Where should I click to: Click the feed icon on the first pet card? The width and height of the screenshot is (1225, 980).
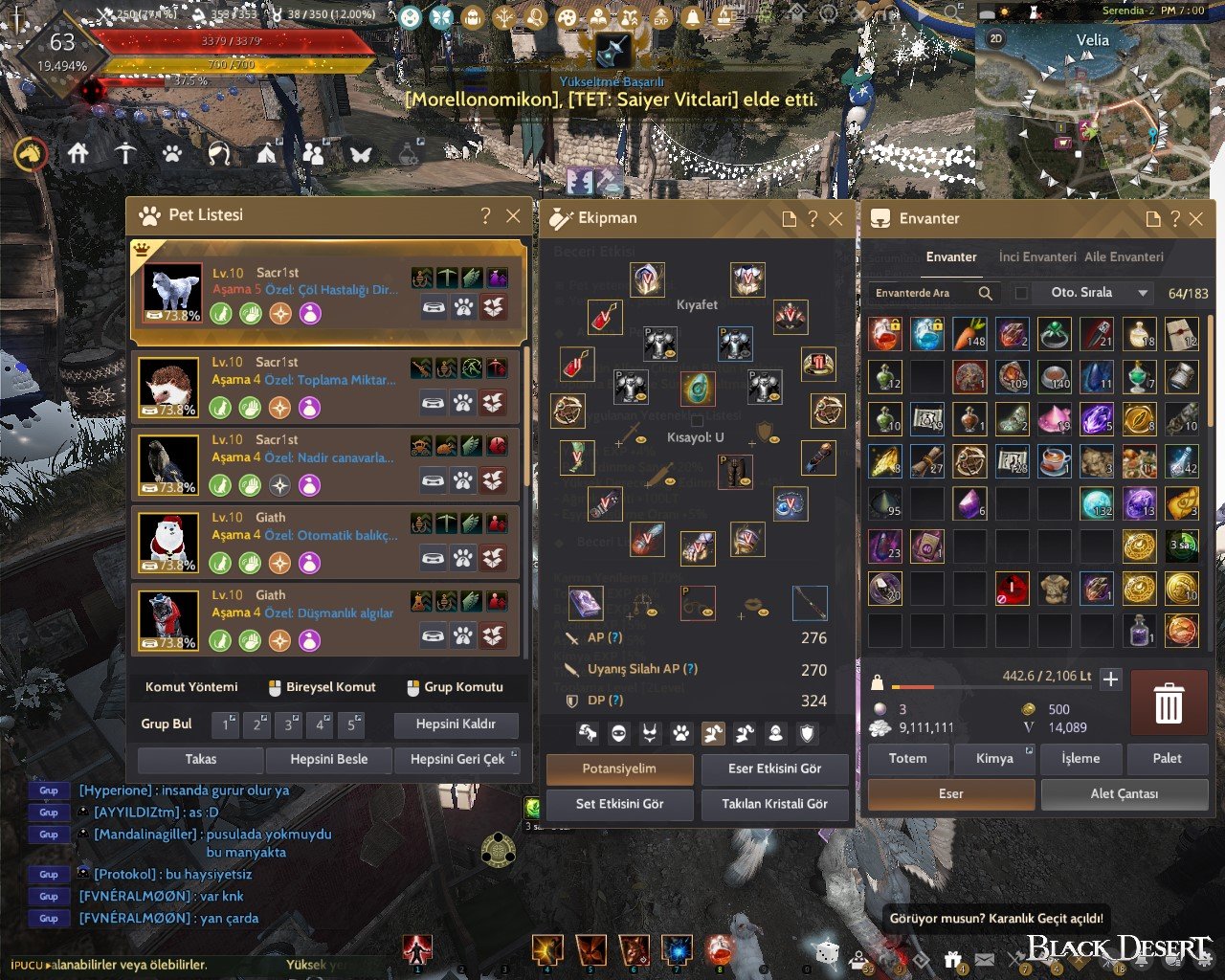[x=434, y=306]
